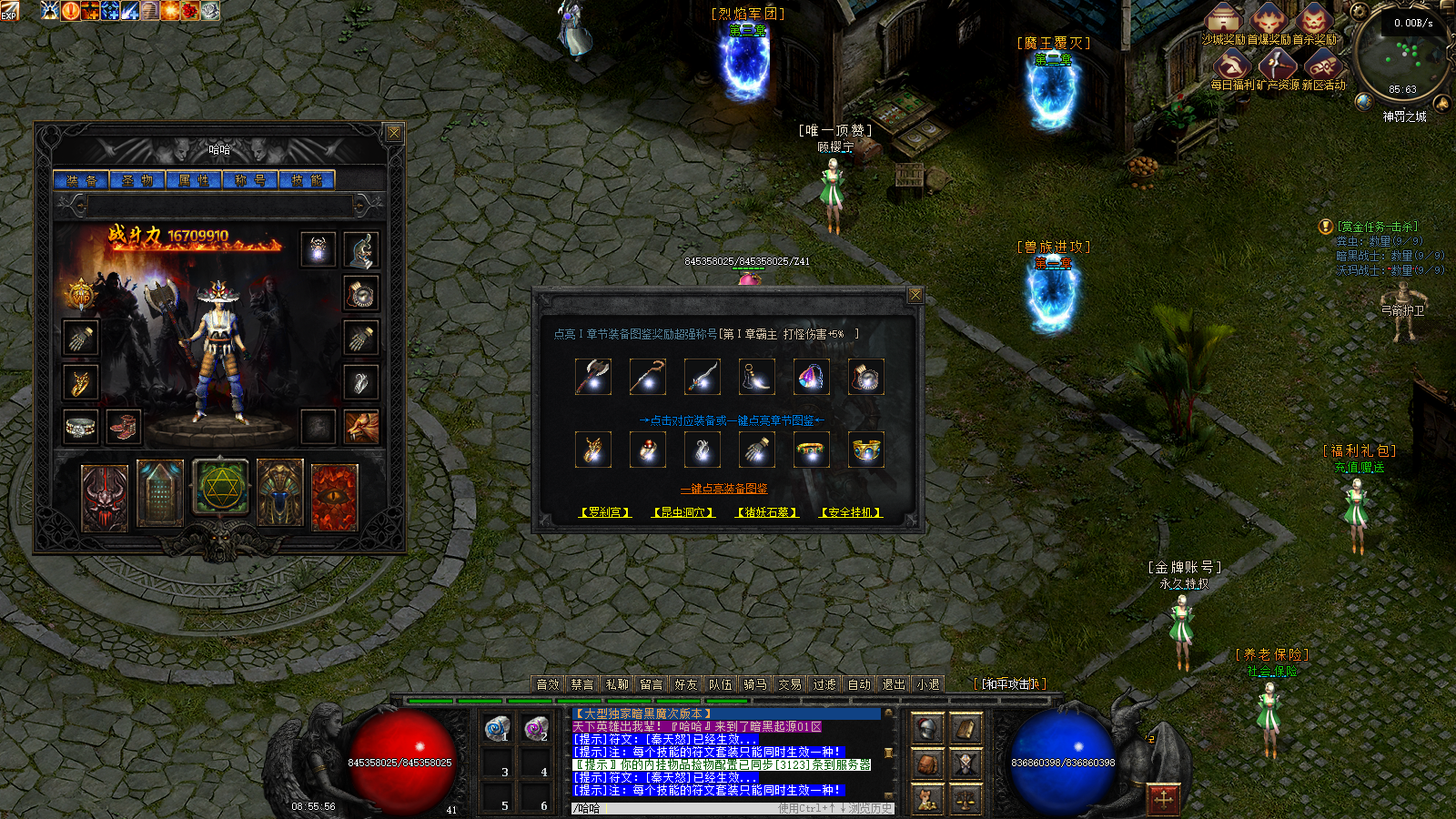The image size is (1456, 819).
Task: Close the equipment codex dialog
Action: tap(915, 295)
